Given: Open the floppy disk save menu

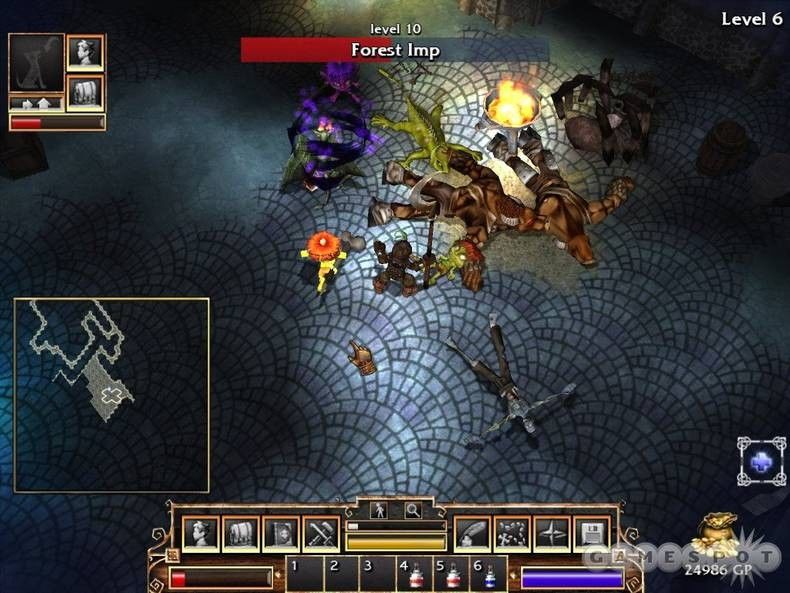Looking at the screenshot, I should (591, 534).
